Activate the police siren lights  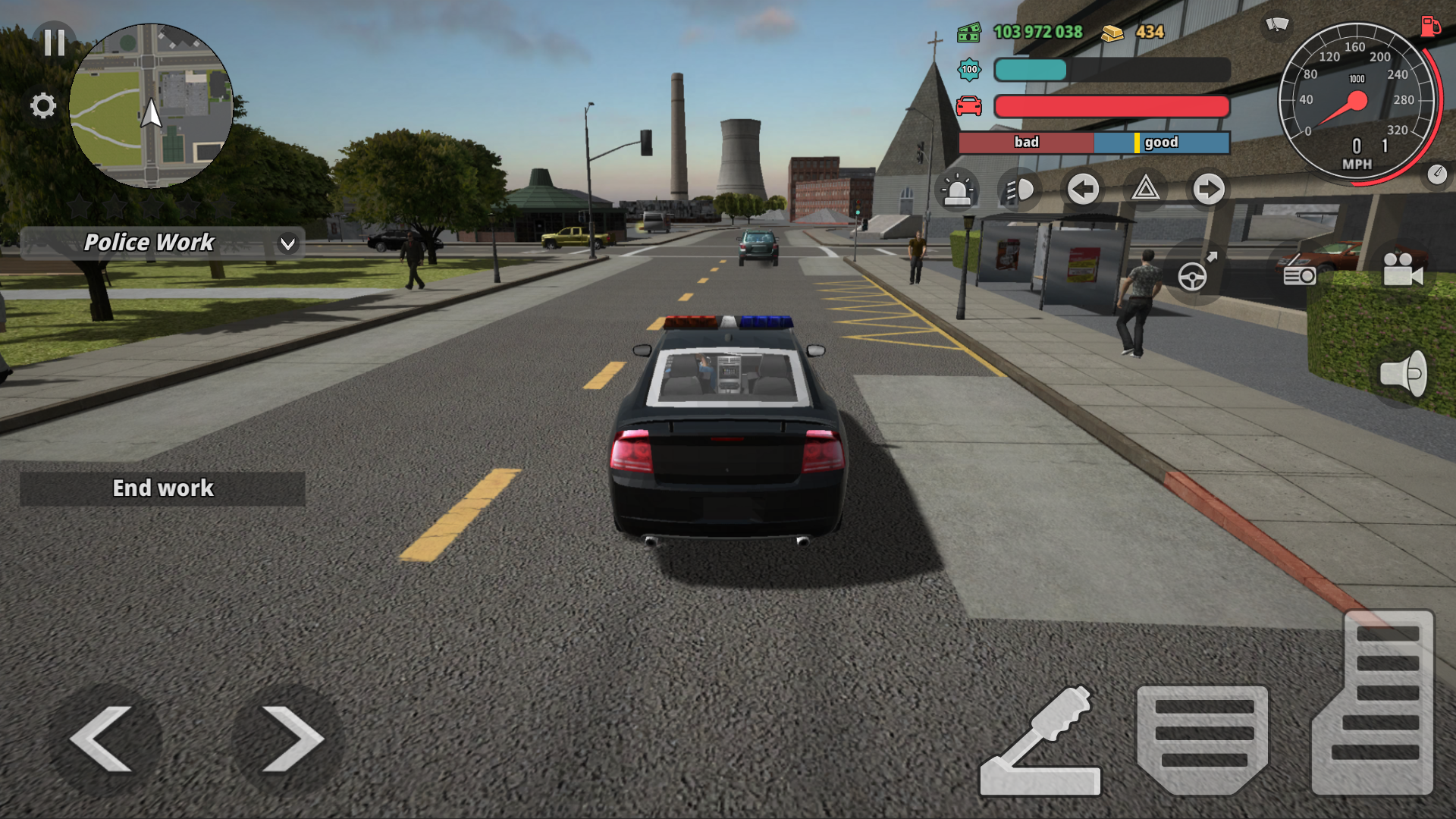(x=959, y=191)
